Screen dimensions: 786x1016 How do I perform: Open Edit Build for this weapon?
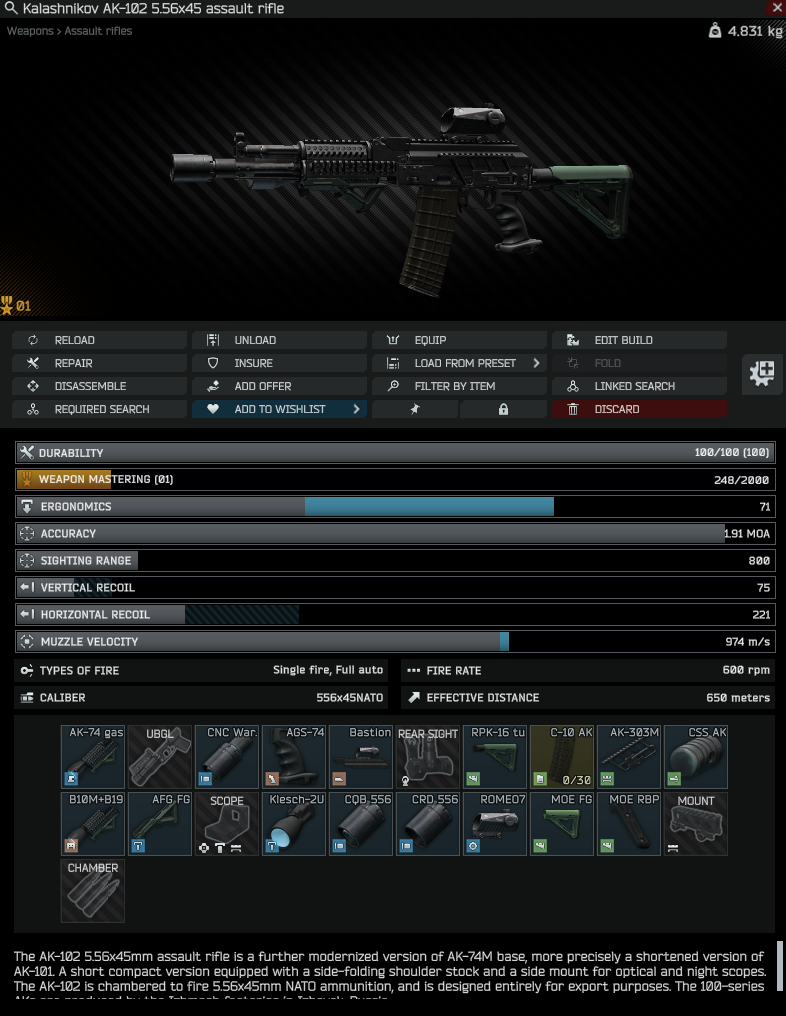pos(639,340)
